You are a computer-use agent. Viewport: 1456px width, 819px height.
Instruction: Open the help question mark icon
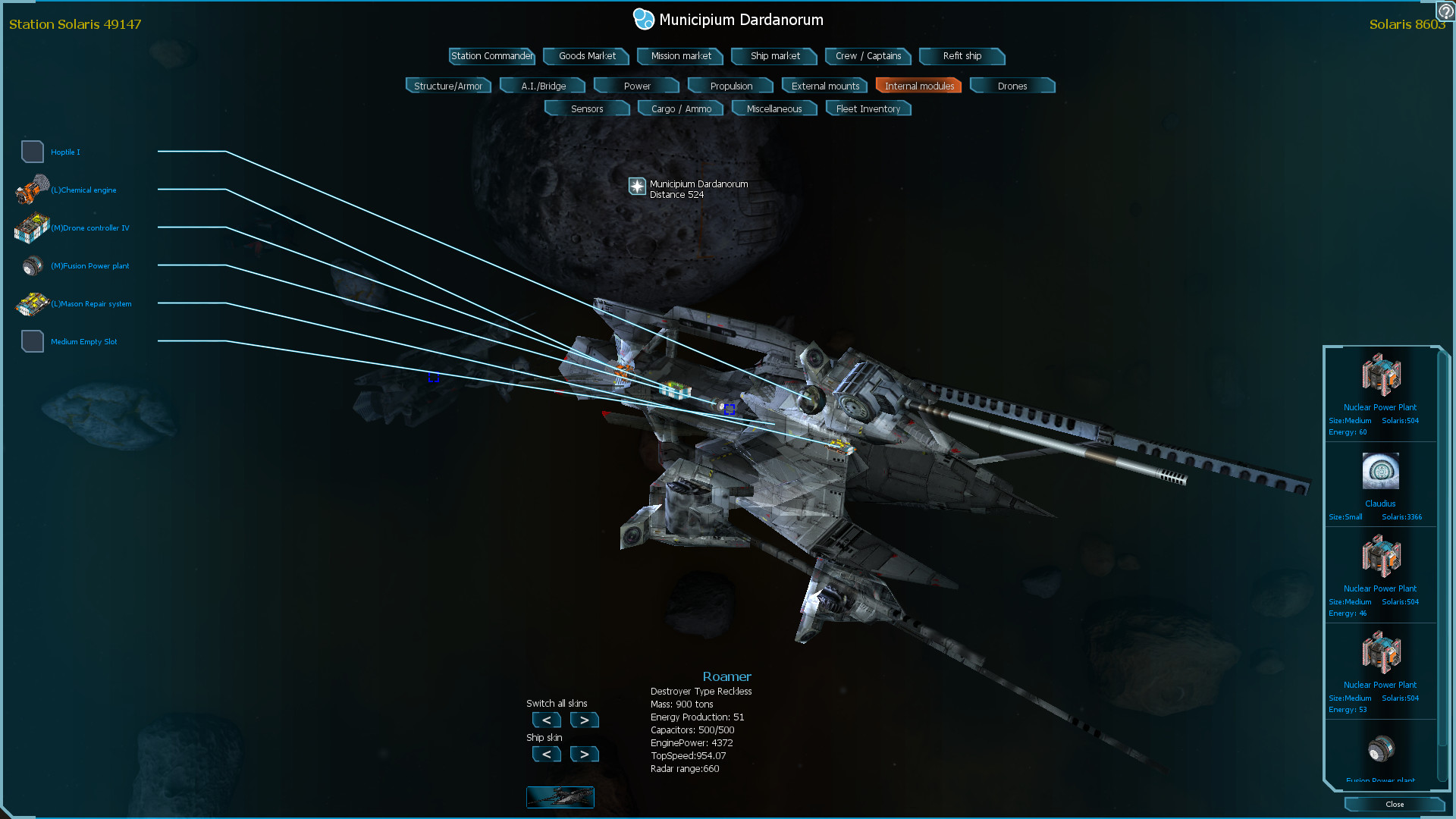(x=1445, y=11)
